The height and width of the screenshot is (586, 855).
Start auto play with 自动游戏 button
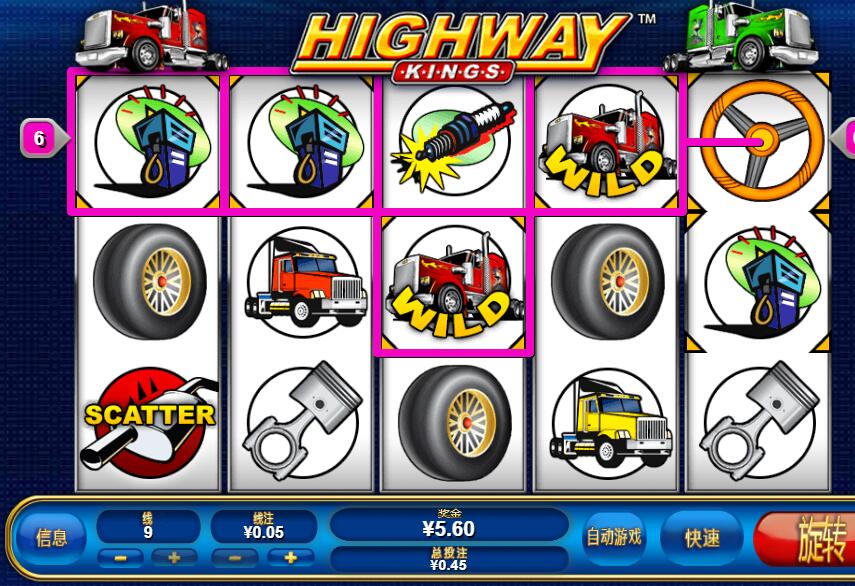(x=613, y=538)
